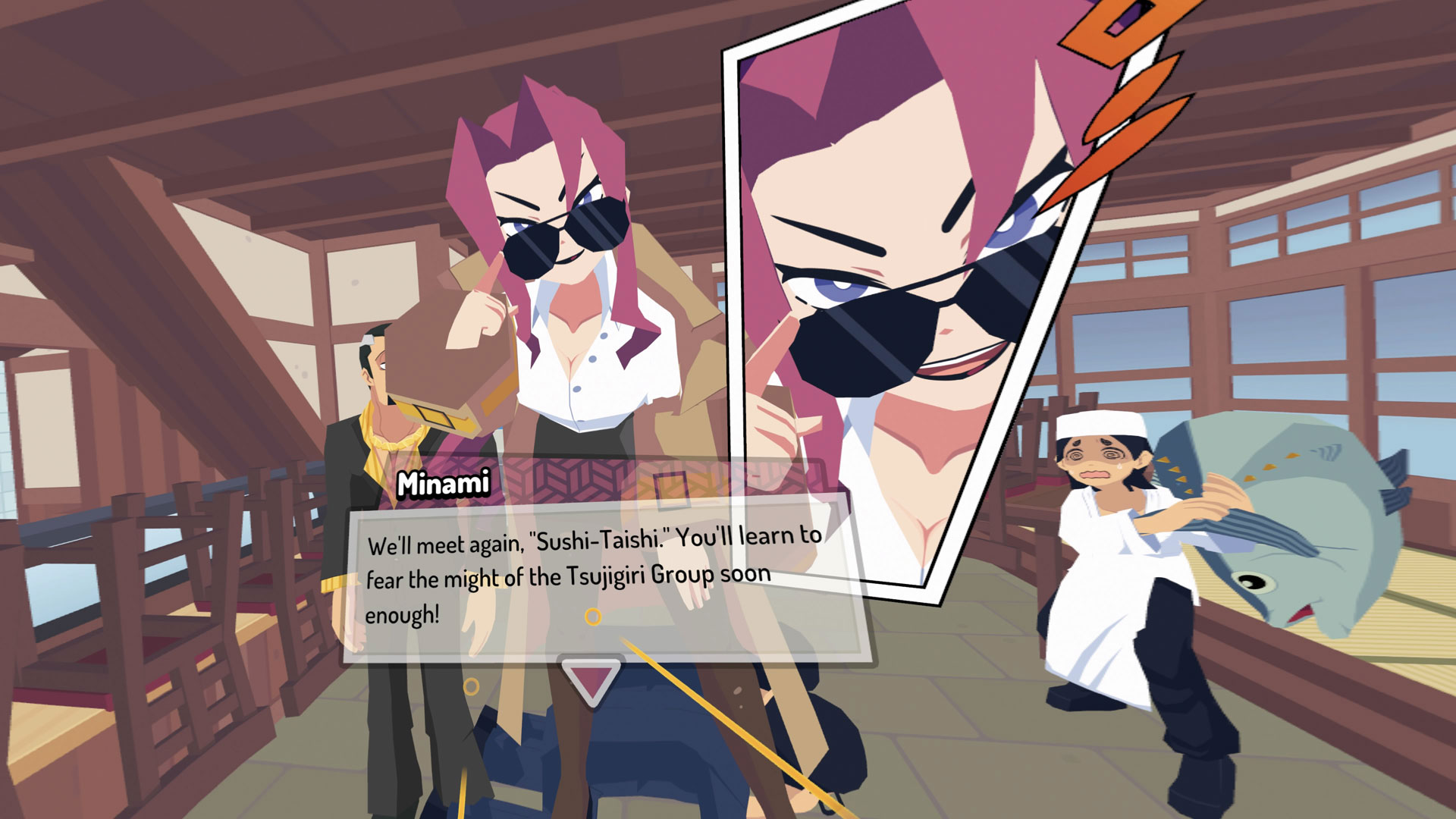The height and width of the screenshot is (819, 1456).
Task: Advance dialogue with the pink triangle arrow
Action: [591, 677]
